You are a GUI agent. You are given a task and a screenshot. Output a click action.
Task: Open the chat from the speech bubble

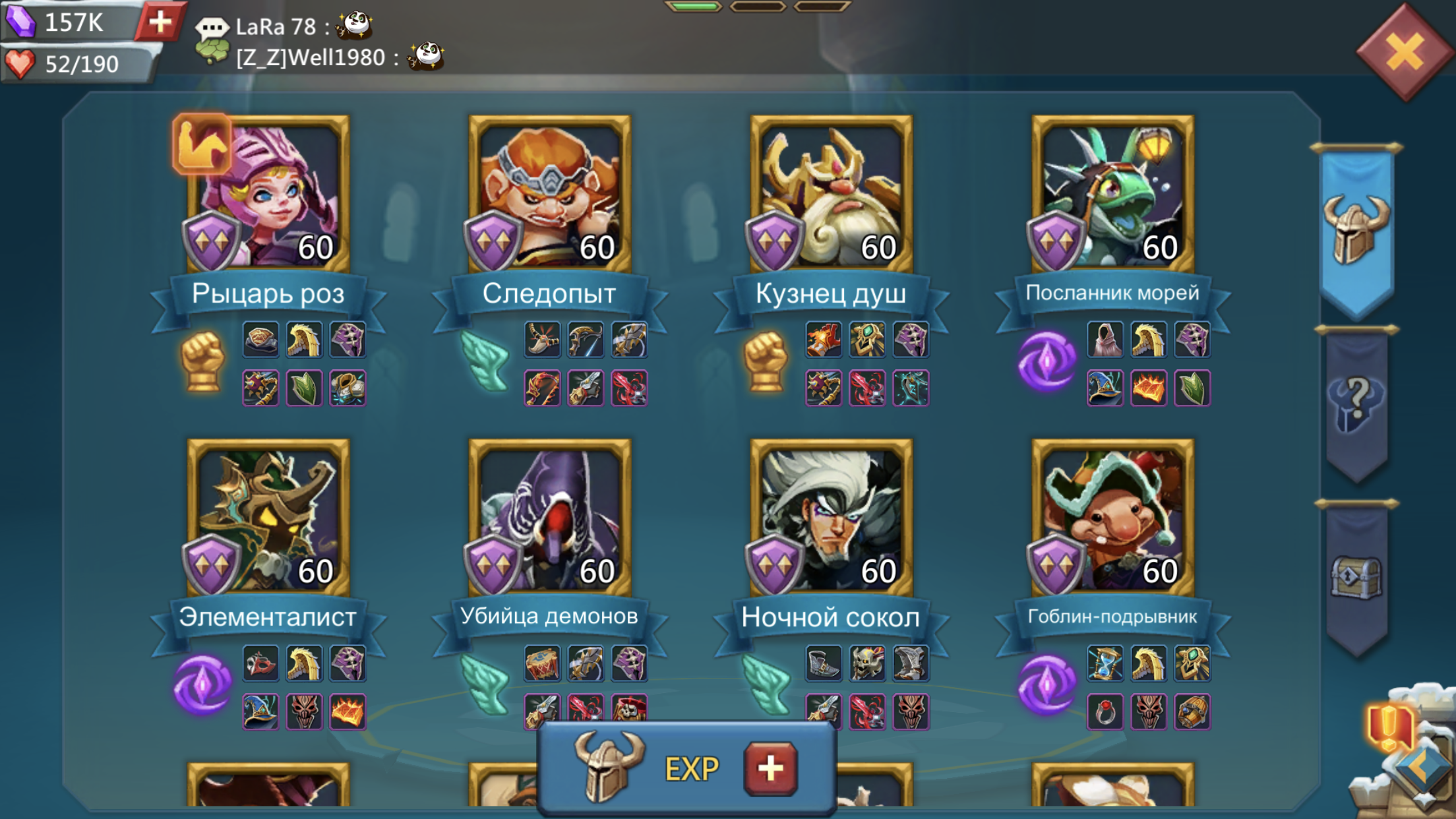point(212,27)
